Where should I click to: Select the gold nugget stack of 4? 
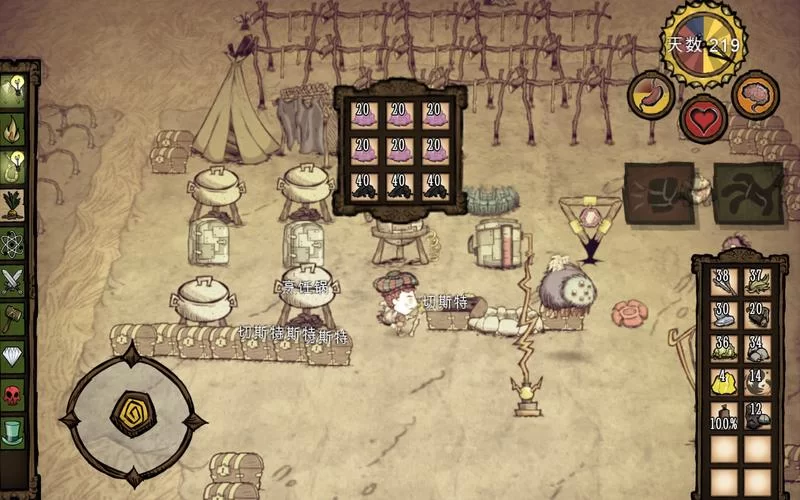click(x=724, y=383)
